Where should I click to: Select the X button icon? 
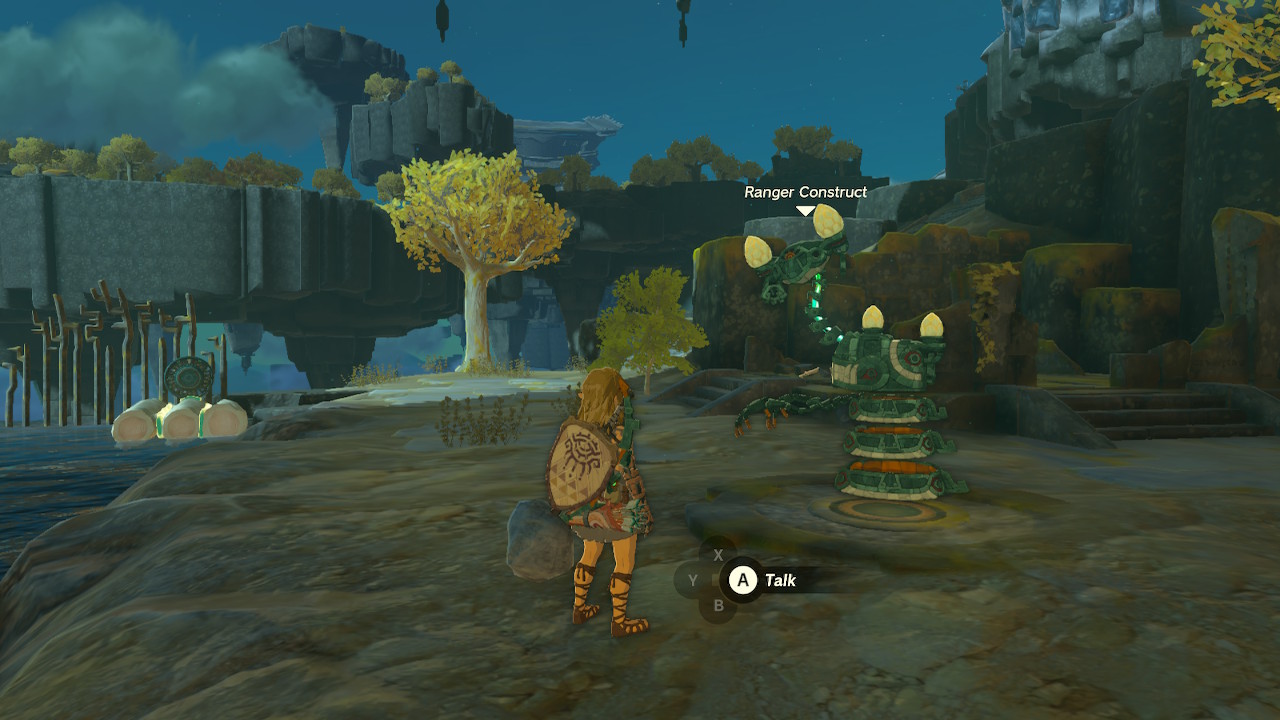(x=719, y=555)
